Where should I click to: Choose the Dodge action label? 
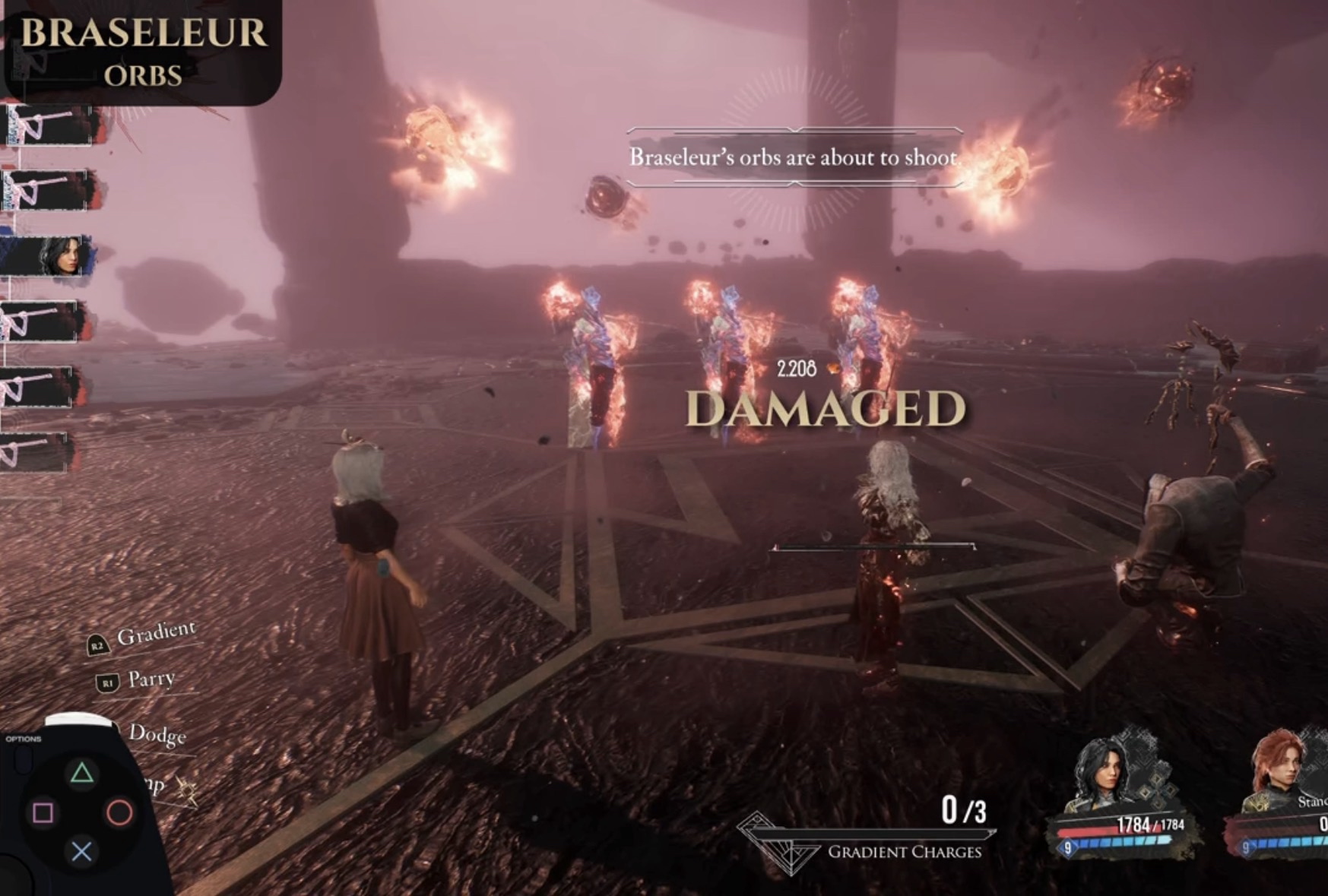157,733
